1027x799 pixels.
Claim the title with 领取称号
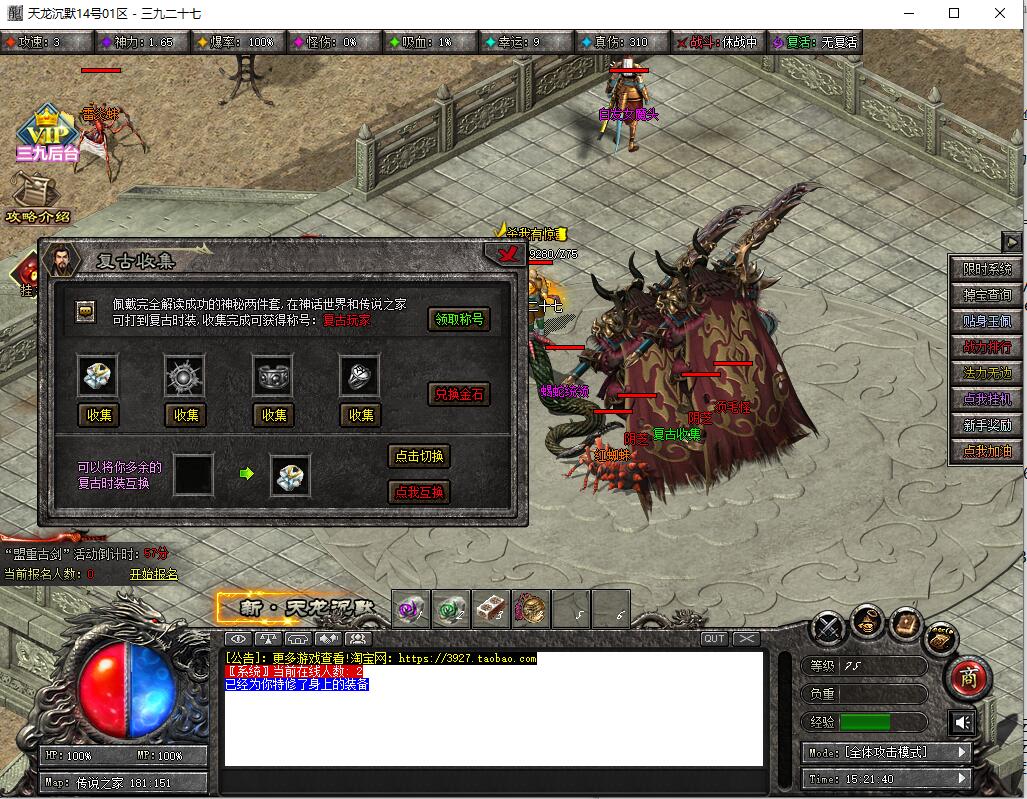[x=459, y=319]
